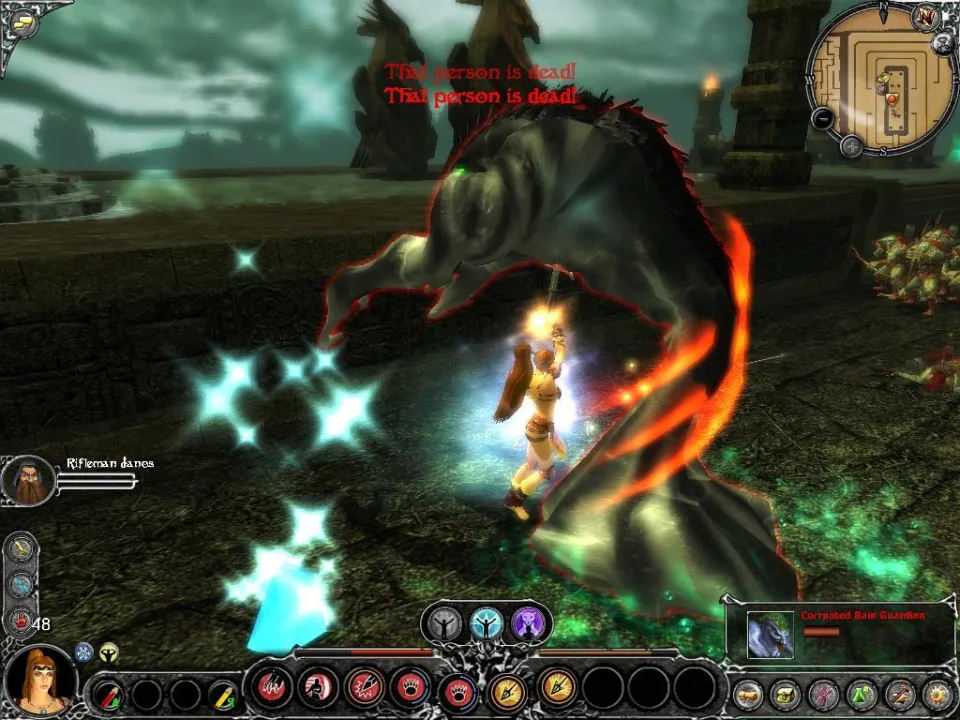Click the gold N compass button

[925, 19]
